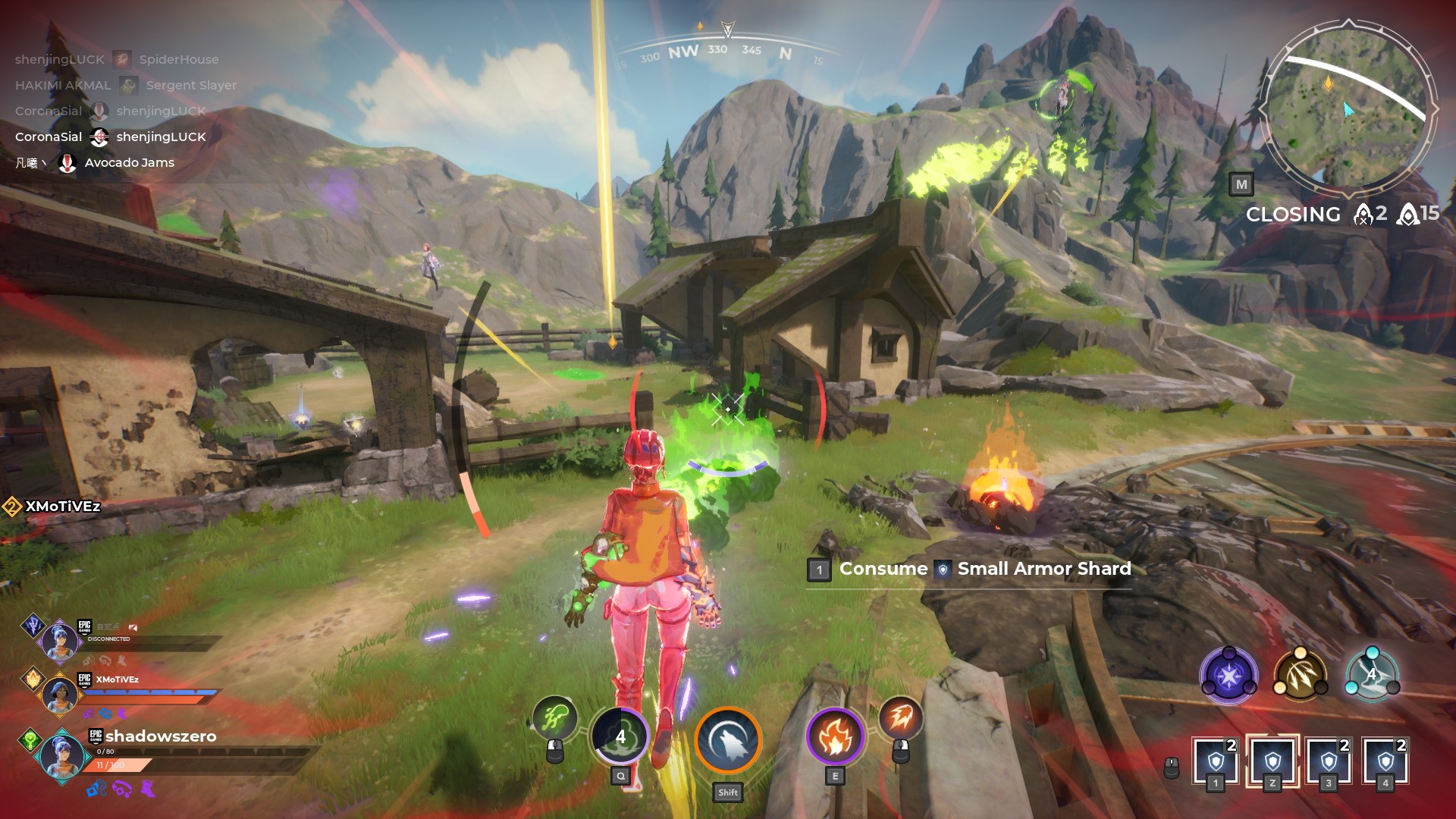1456x819 pixels.
Task: Select the toxic cloud sorcery on cooldown
Action: 620,736
